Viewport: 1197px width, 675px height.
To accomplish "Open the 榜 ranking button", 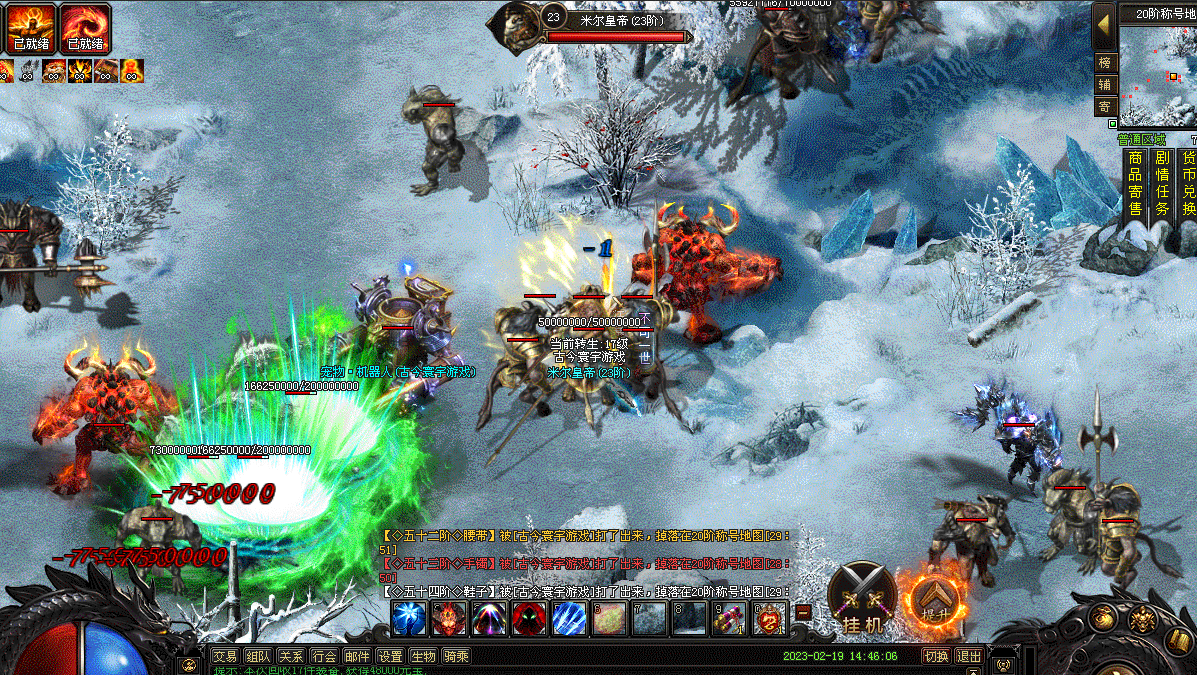I will click(1104, 62).
